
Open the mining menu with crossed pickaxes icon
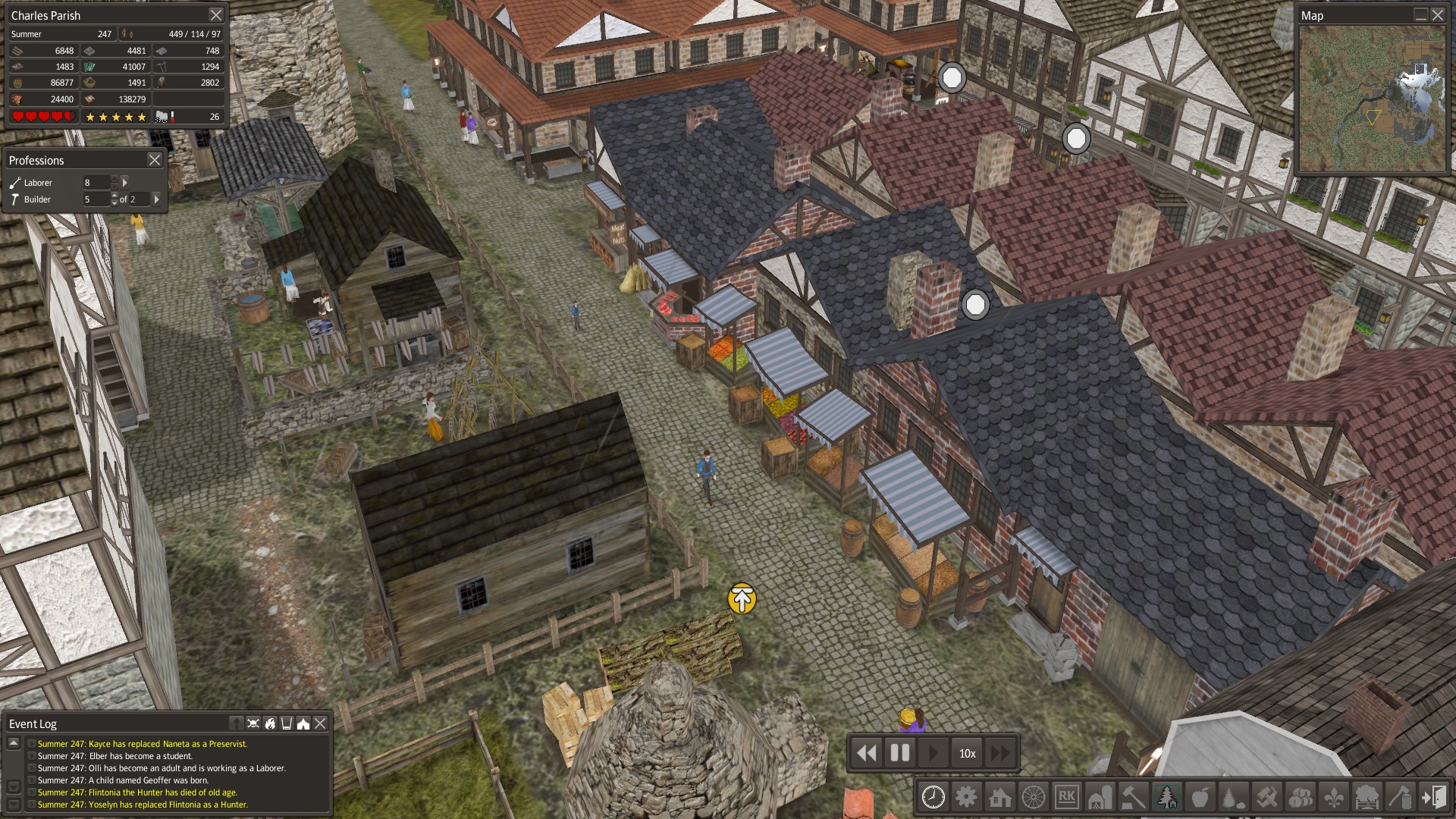pos(1266,798)
